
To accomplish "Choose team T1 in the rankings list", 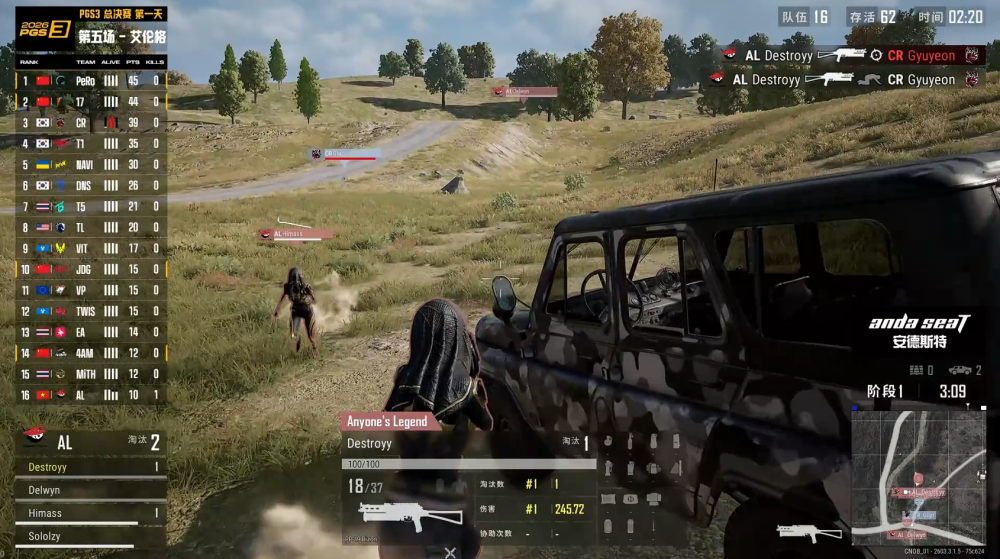I will pos(90,143).
